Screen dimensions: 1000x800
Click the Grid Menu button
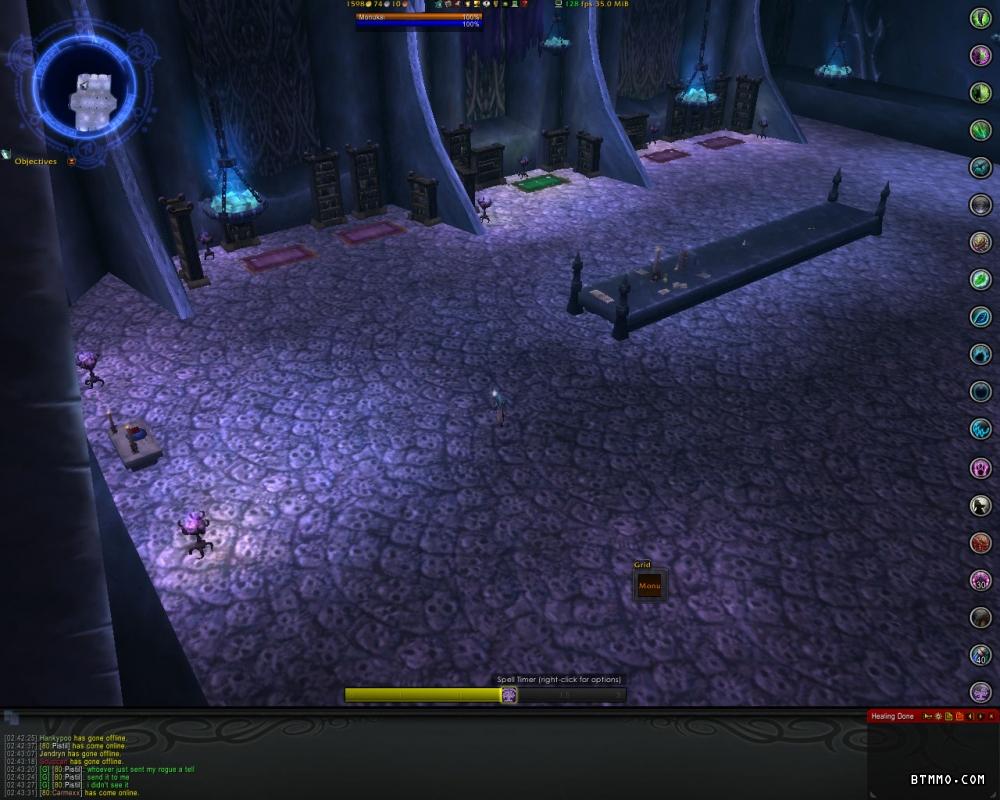[649, 586]
